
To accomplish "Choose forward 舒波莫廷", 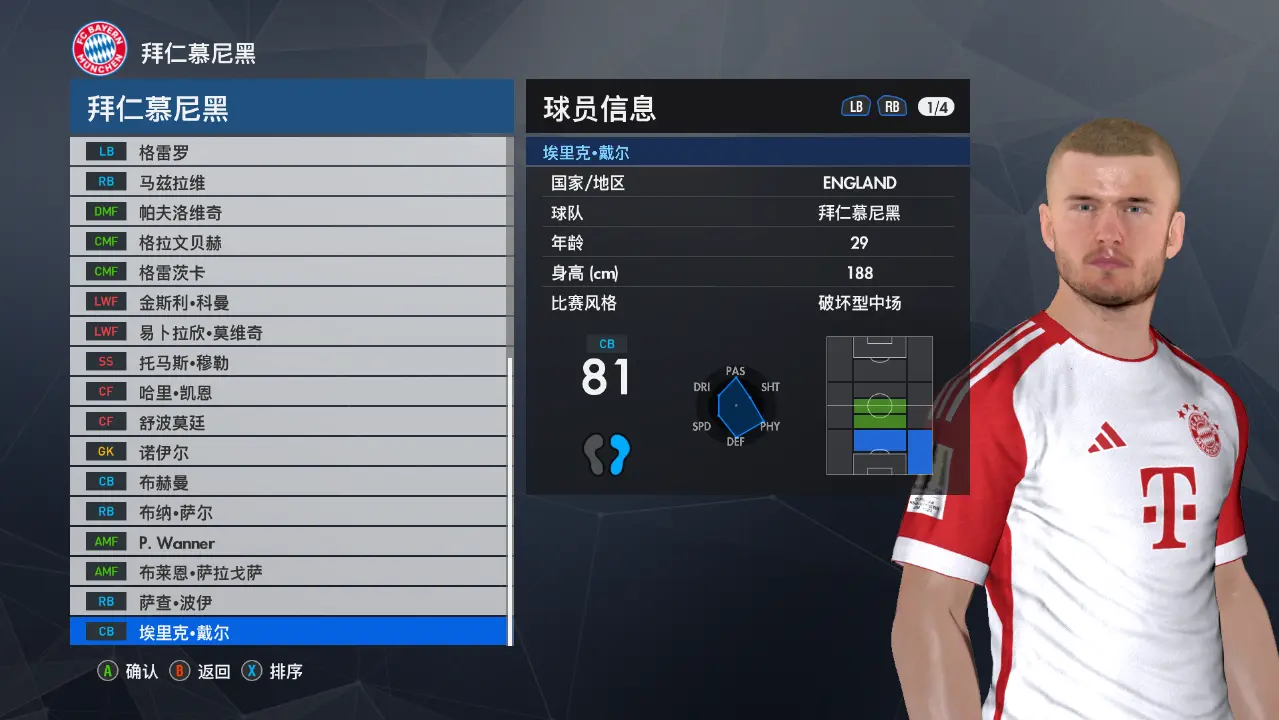I will coord(288,422).
